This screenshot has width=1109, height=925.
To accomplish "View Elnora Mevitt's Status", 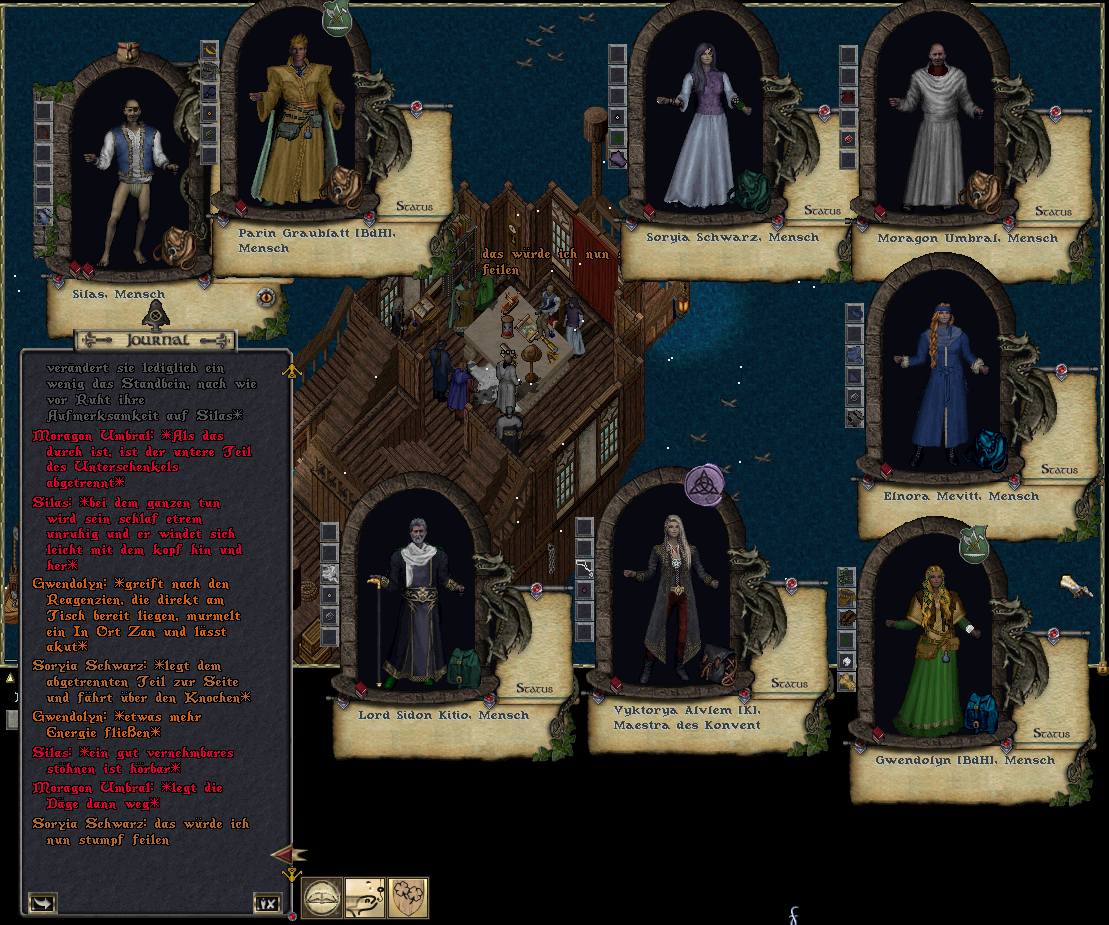I will (x=1059, y=469).
